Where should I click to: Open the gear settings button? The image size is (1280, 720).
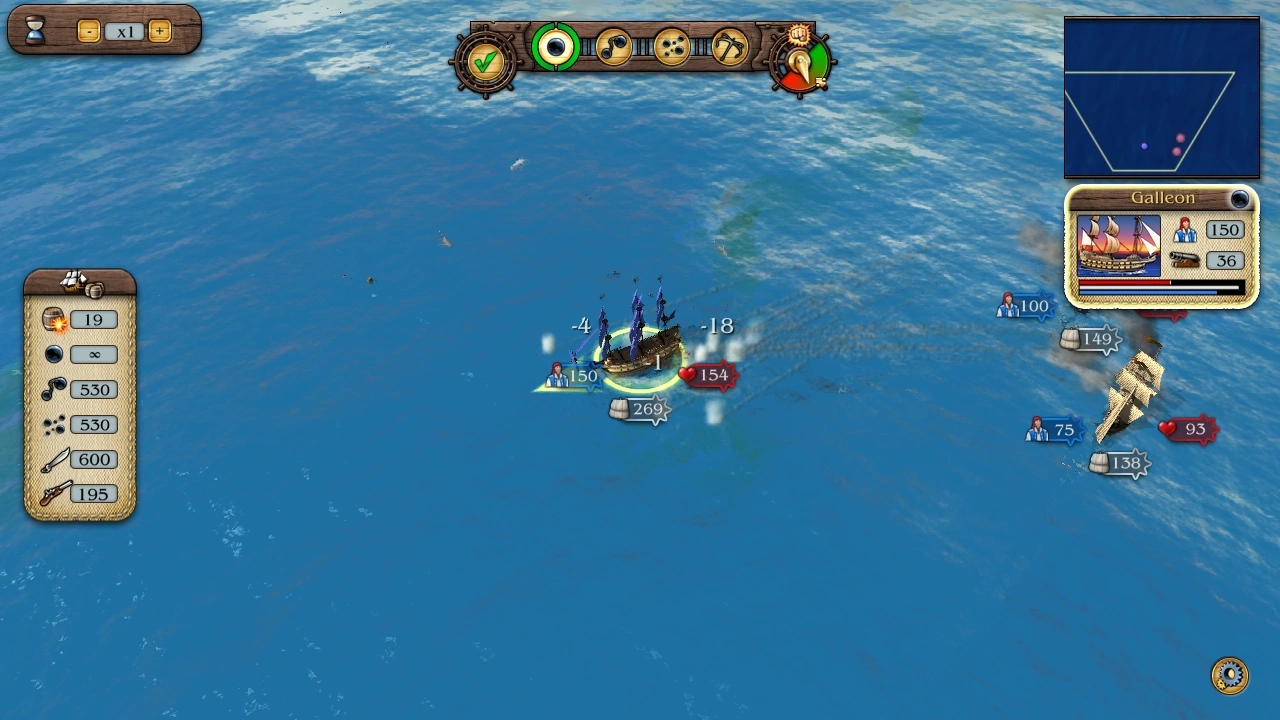point(1229,675)
